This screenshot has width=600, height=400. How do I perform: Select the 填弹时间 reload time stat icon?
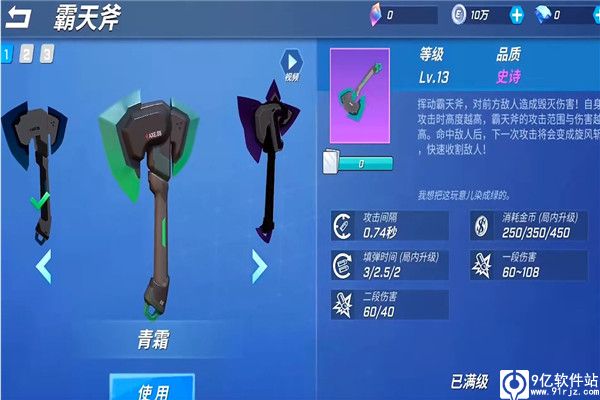341,265
